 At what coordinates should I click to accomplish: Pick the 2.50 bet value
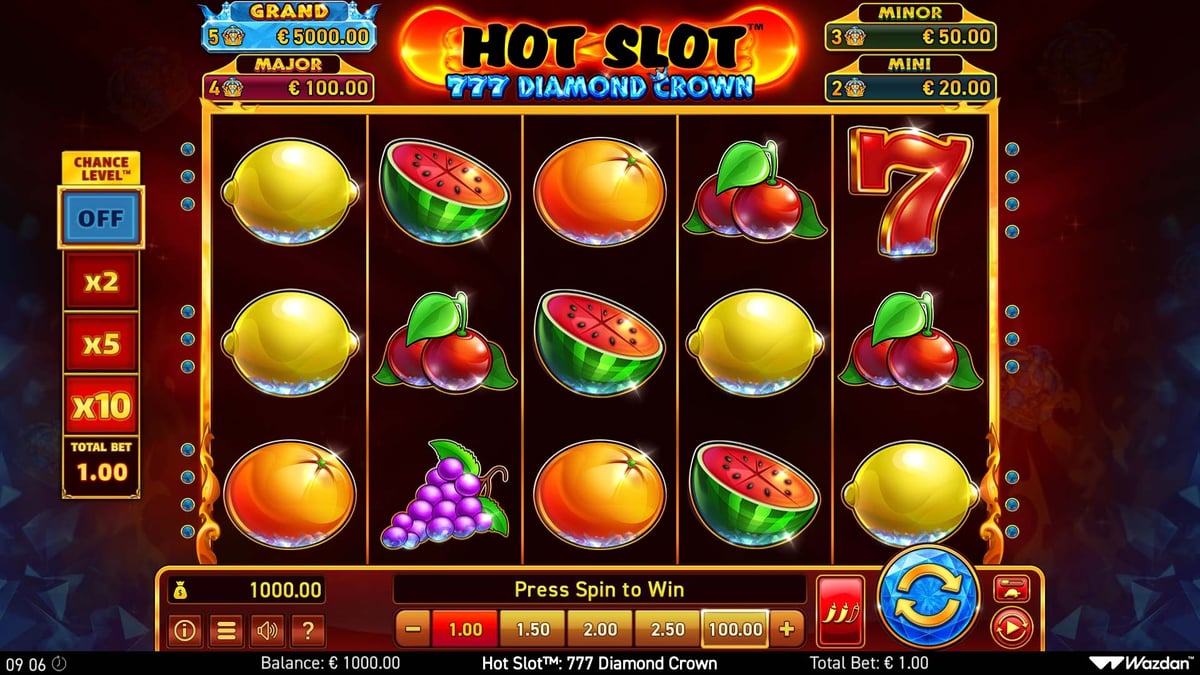tap(668, 629)
